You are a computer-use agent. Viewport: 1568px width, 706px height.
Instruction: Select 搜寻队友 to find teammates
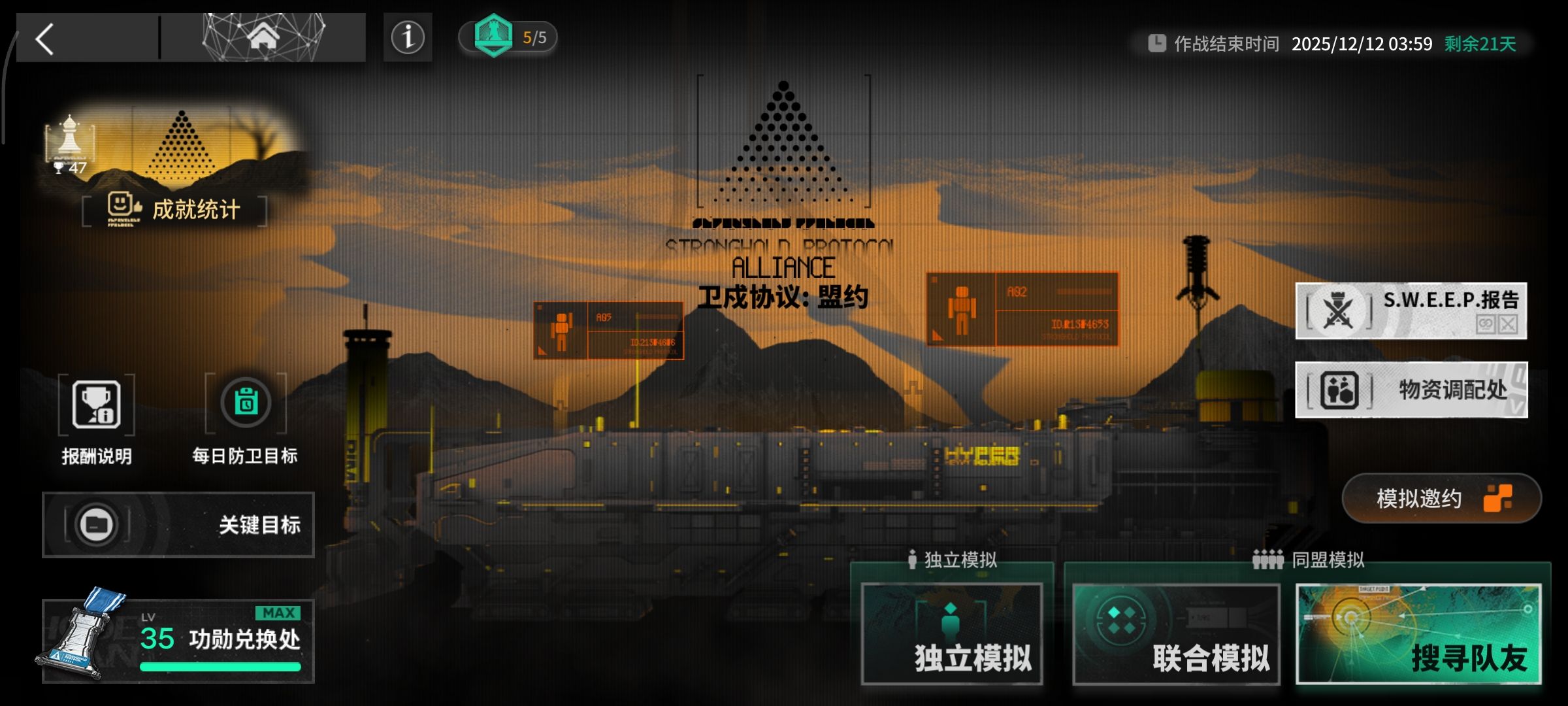click(x=1418, y=634)
